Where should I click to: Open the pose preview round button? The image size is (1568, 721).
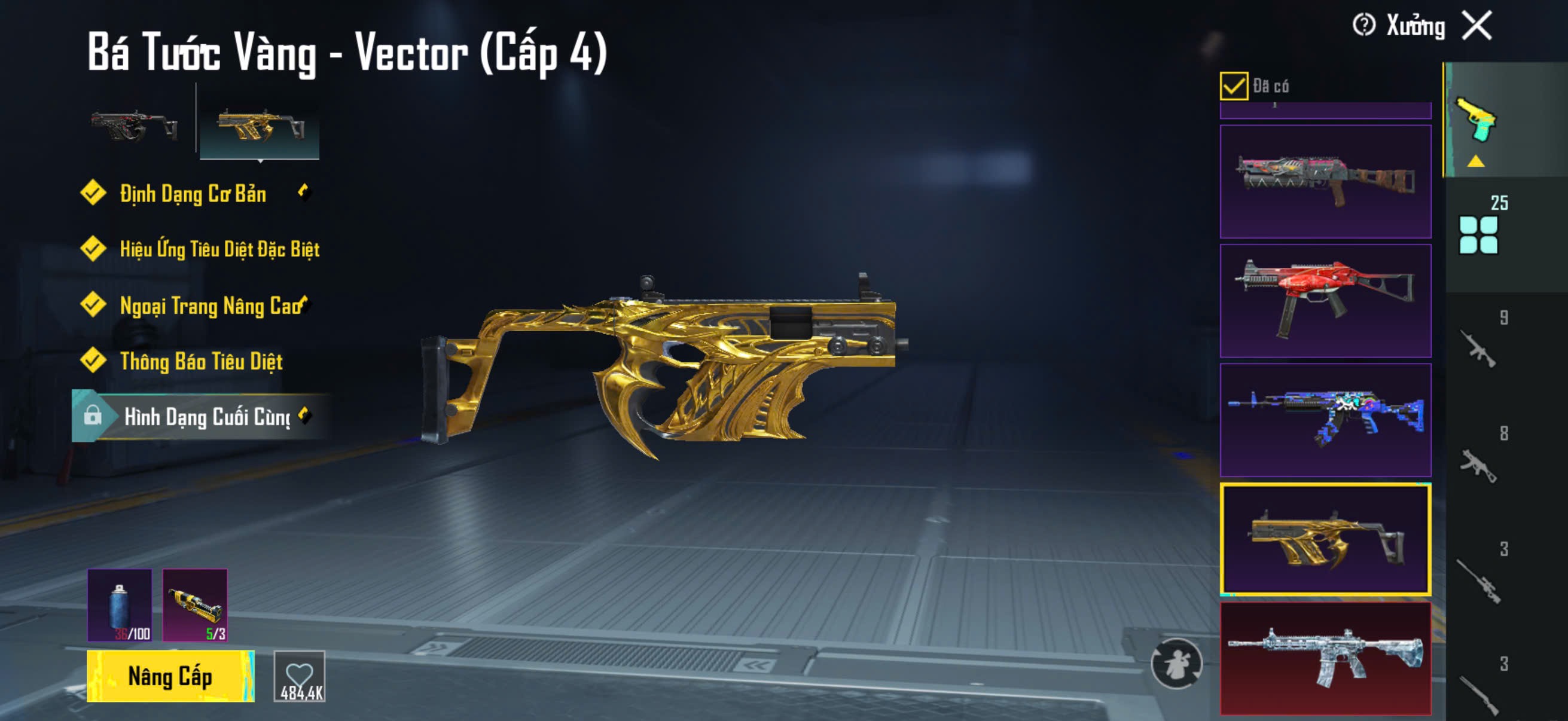(1175, 663)
